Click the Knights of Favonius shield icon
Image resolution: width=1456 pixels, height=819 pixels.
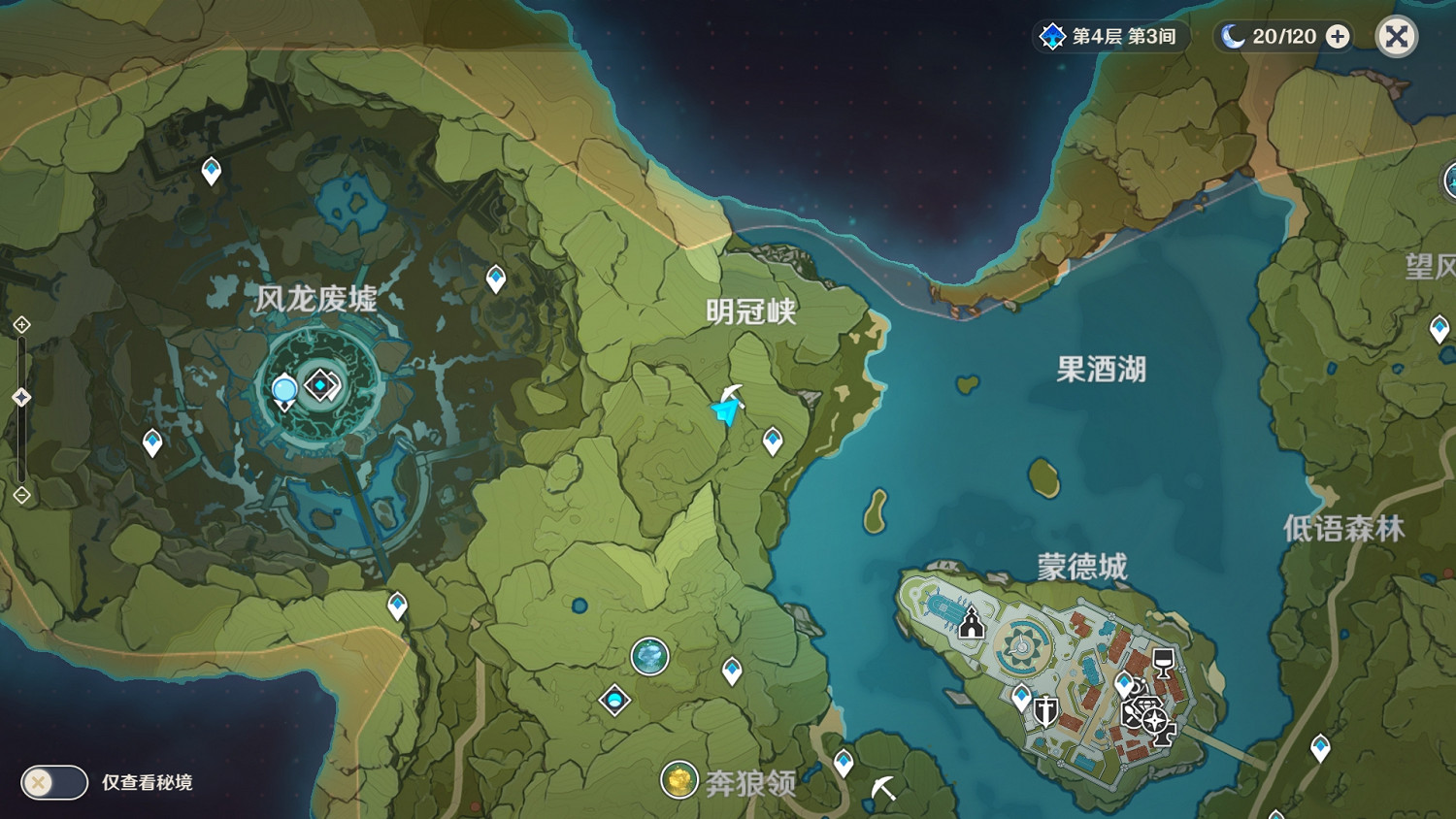[x=1045, y=711]
